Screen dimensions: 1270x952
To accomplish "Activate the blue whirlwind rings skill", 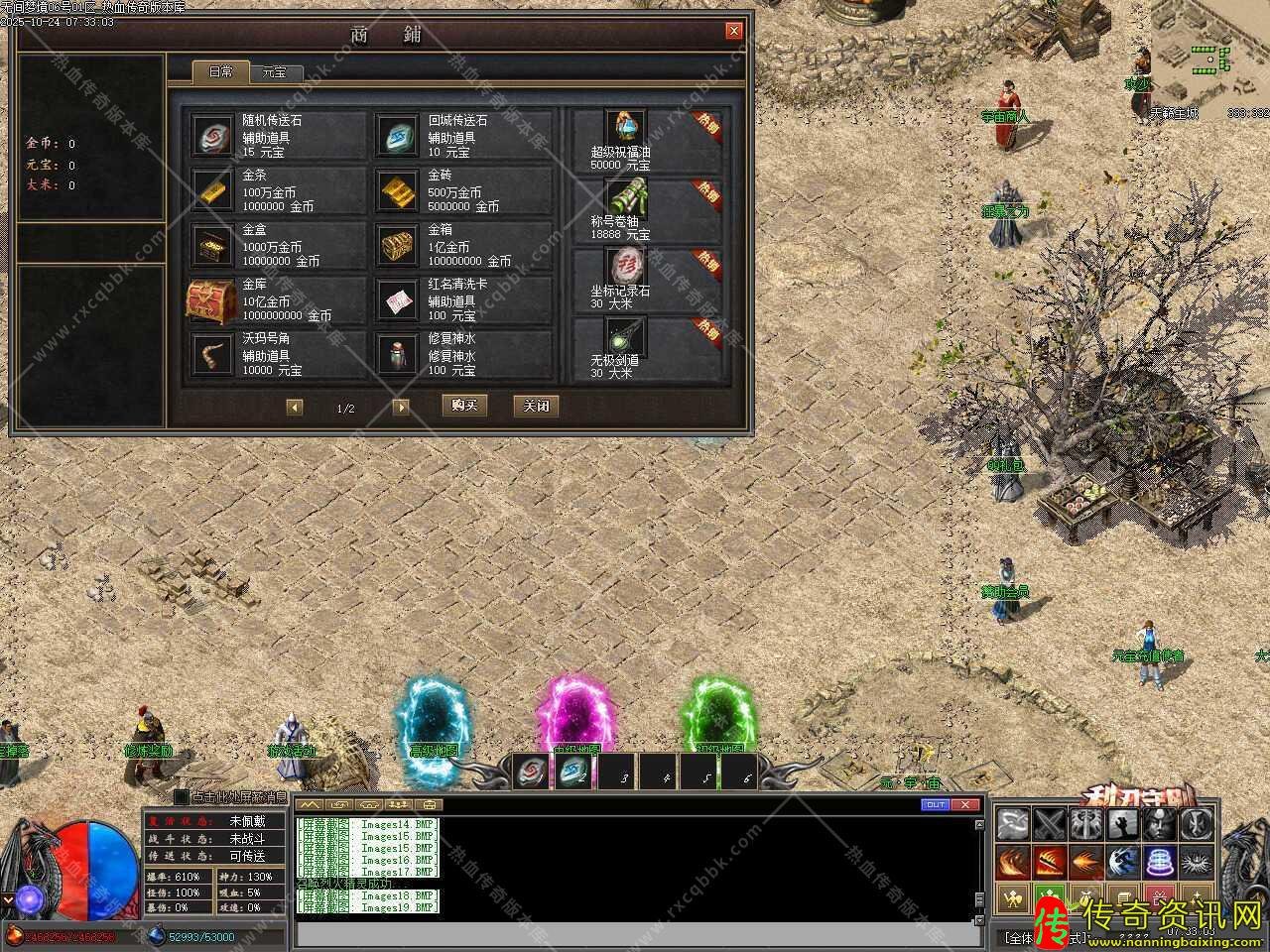I will tap(1159, 861).
